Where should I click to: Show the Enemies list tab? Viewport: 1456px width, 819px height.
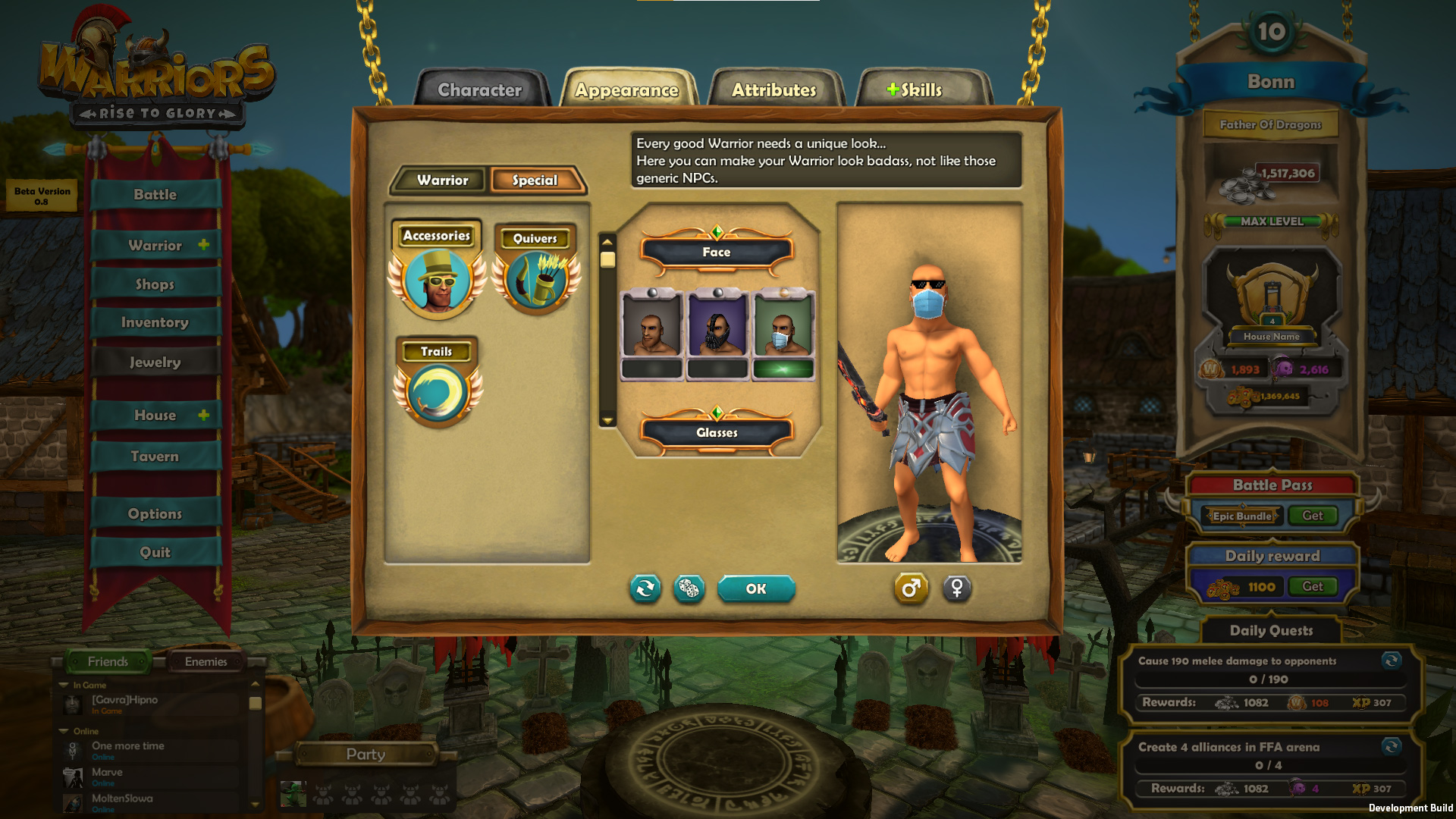click(x=206, y=662)
